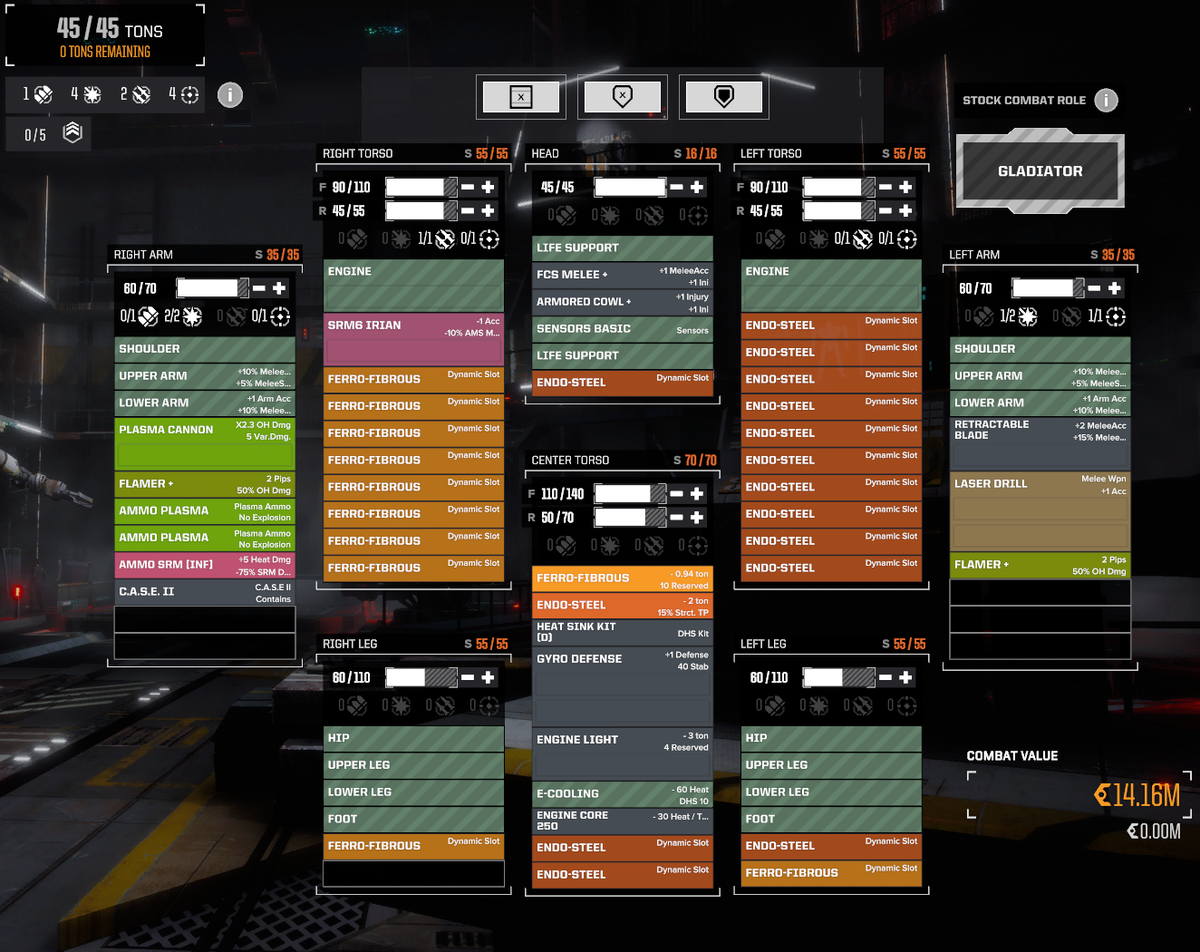The width and height of the screenshot is (1200, 952).
Task: Reduce armor on the left arm
Action: click(x=1094, y=288)
